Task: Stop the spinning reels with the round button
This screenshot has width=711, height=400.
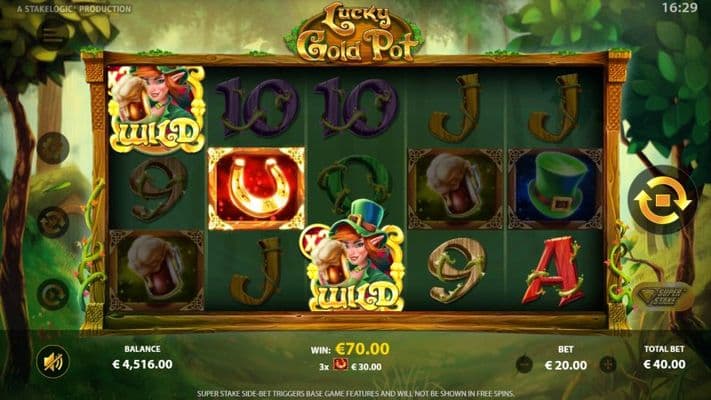Action: [662, 200]
